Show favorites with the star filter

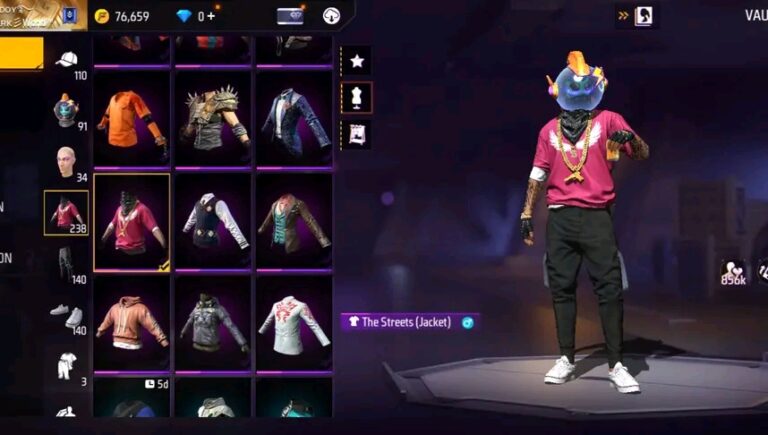[357, 61]
